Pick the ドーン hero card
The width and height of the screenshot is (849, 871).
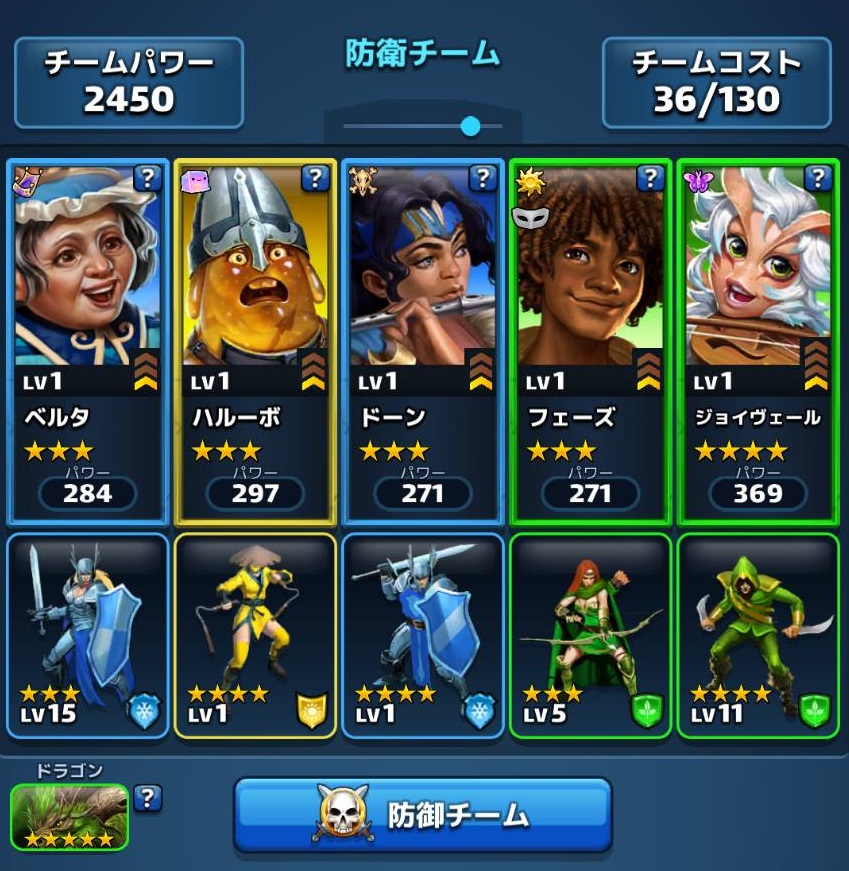coord(422,340)
